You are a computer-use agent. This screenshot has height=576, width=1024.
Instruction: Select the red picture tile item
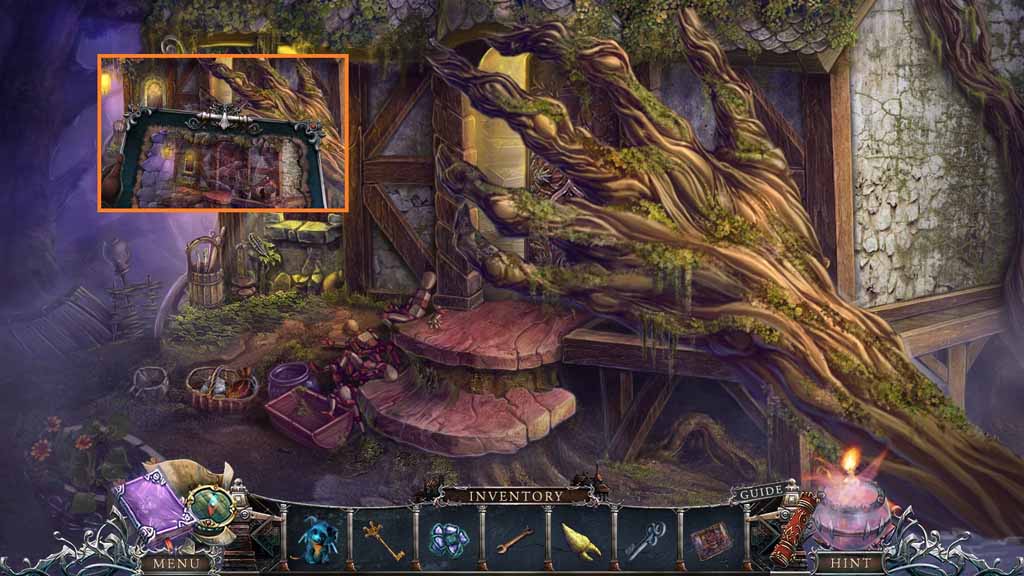coord(711,540)
